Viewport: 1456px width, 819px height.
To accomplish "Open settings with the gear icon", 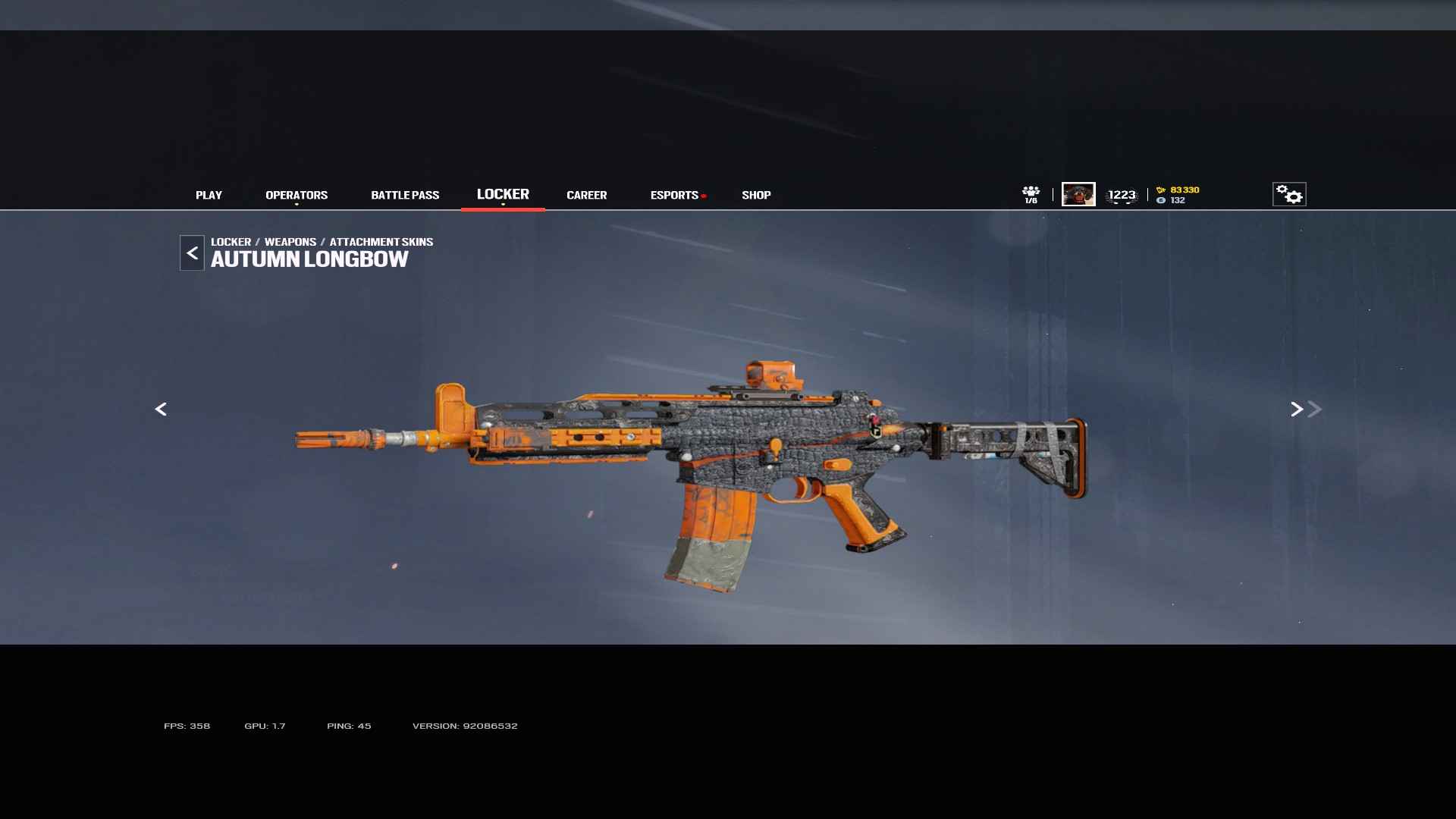I will coord(1289,194).
